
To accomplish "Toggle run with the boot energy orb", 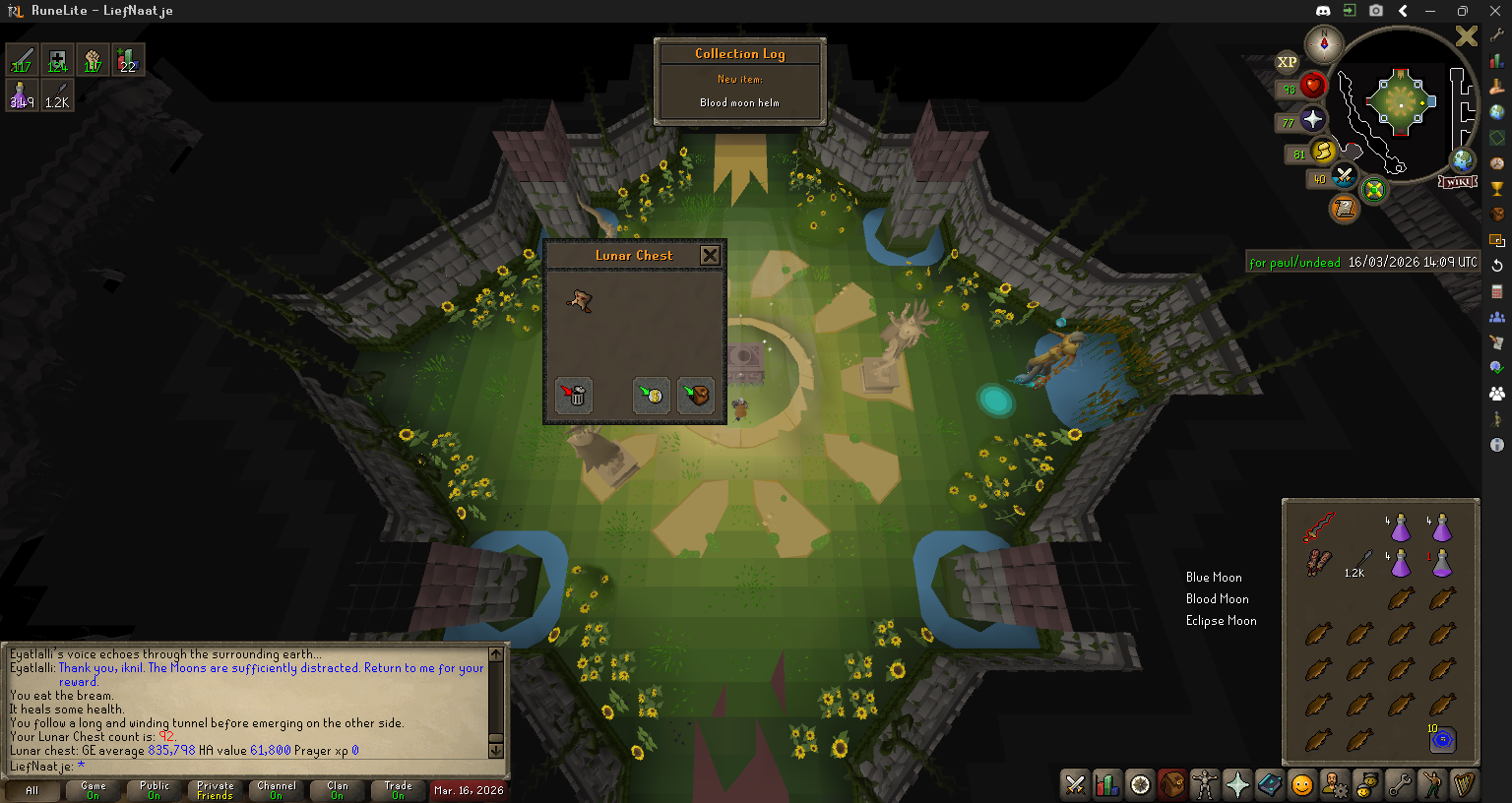I will coord(1323,153).
